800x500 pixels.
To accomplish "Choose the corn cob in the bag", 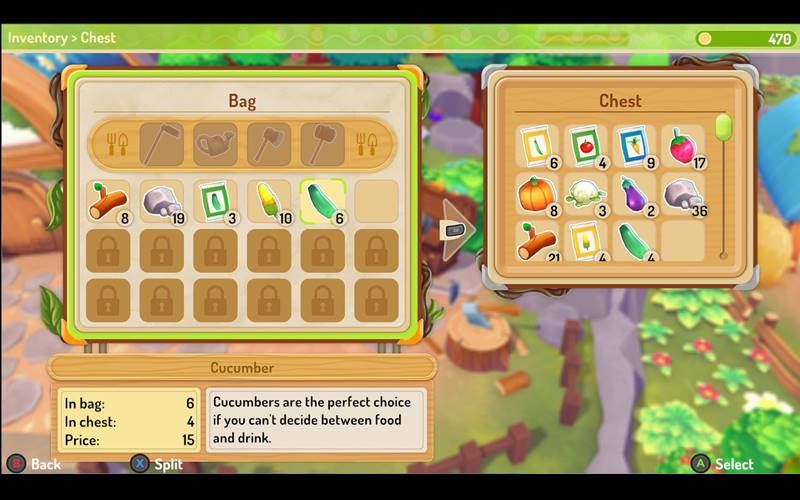I will 269,200.
